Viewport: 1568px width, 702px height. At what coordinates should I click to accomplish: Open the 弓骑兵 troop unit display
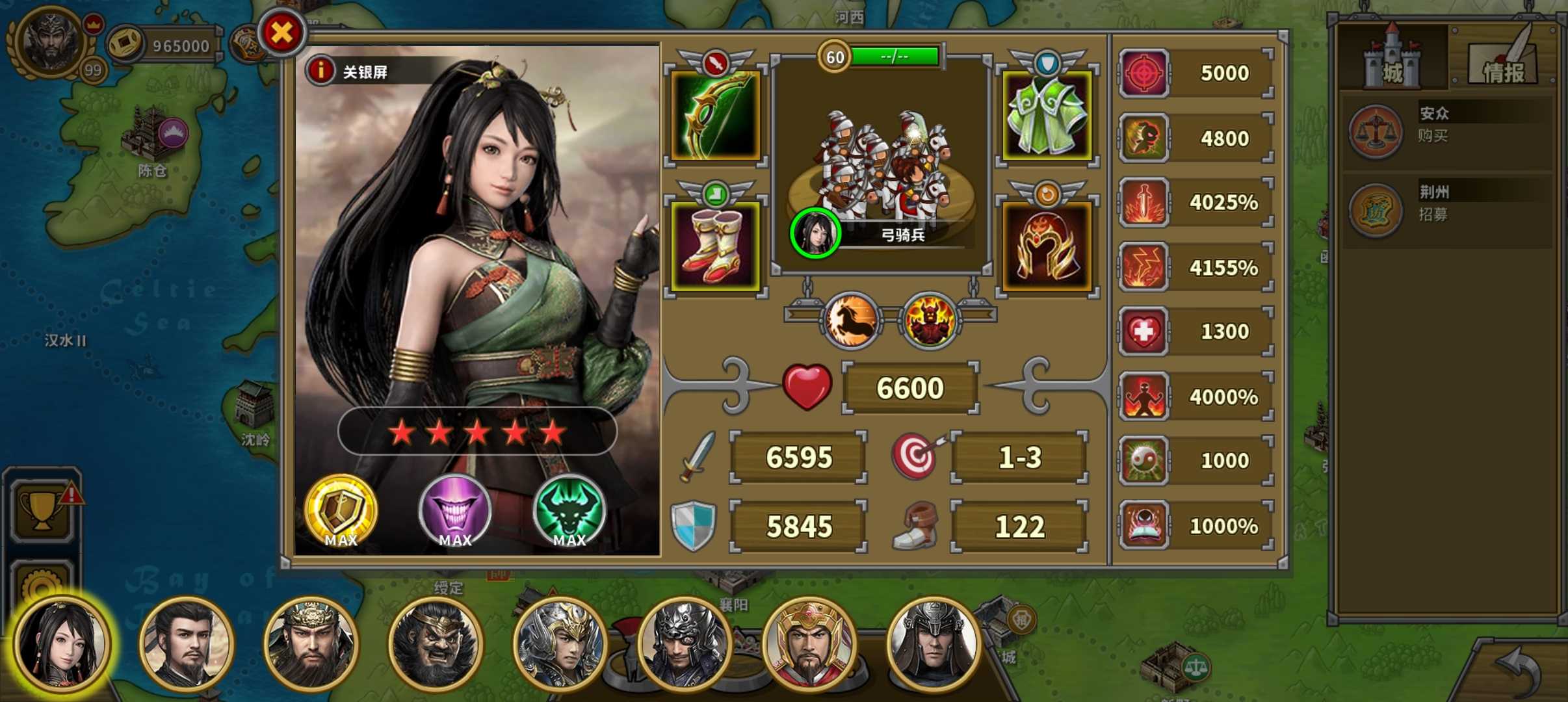coord(881,169)
